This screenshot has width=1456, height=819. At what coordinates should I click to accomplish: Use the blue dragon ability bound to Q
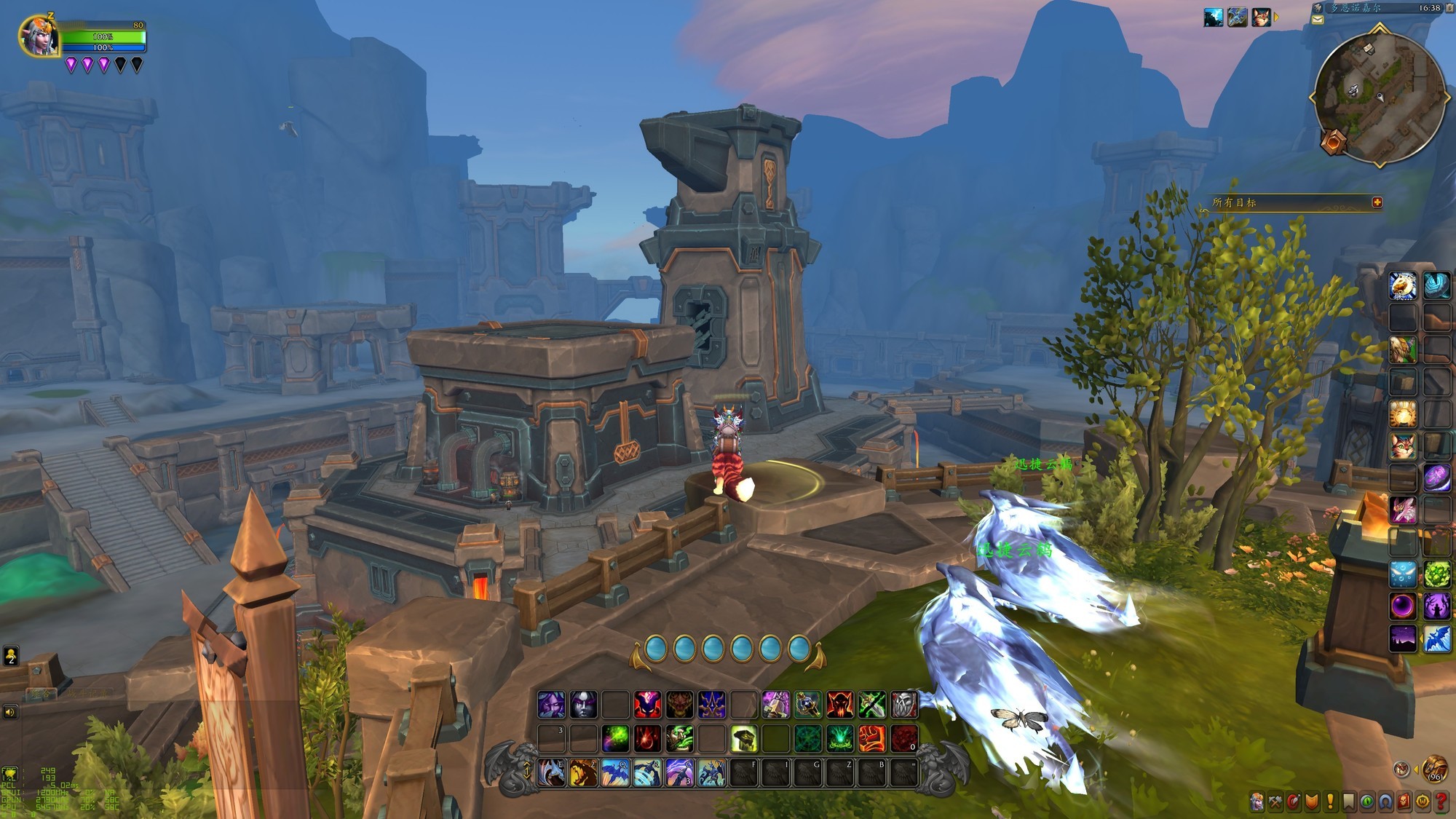615,772
